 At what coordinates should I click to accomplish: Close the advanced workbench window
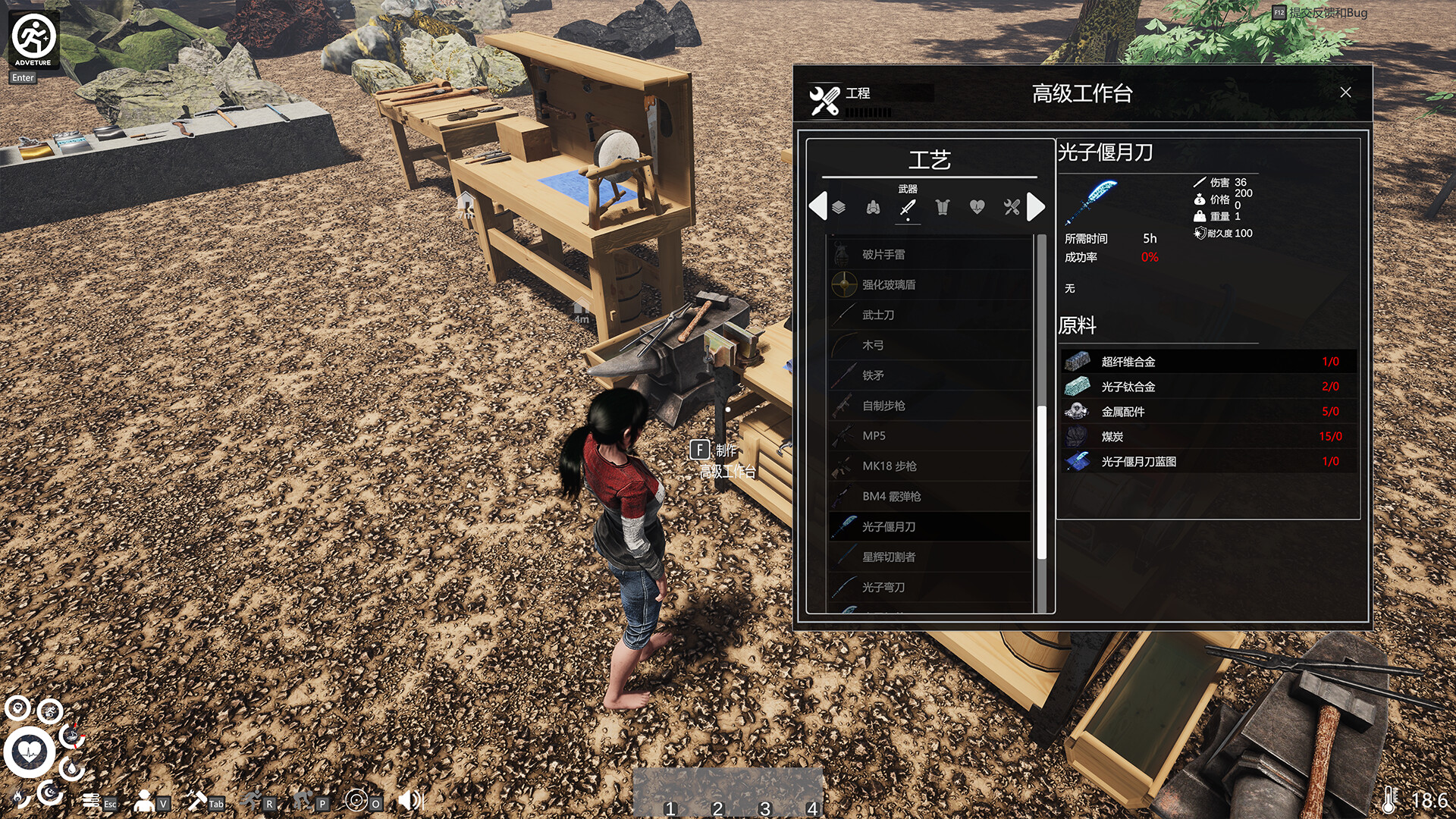pos(1345,93)
